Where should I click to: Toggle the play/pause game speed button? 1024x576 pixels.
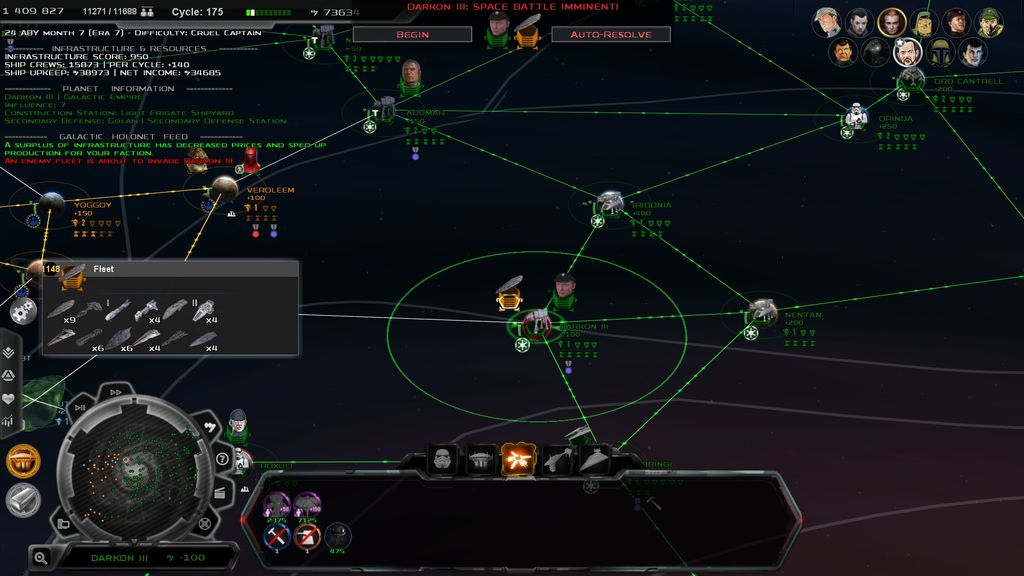click(x=80, y=408)
